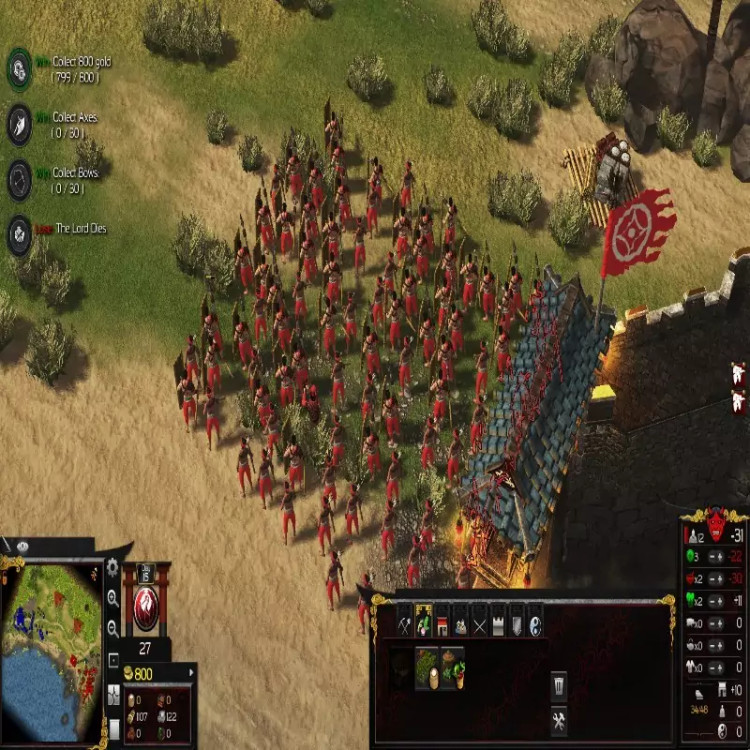Activate the wrench and hammer repair tool

[558, 720]
